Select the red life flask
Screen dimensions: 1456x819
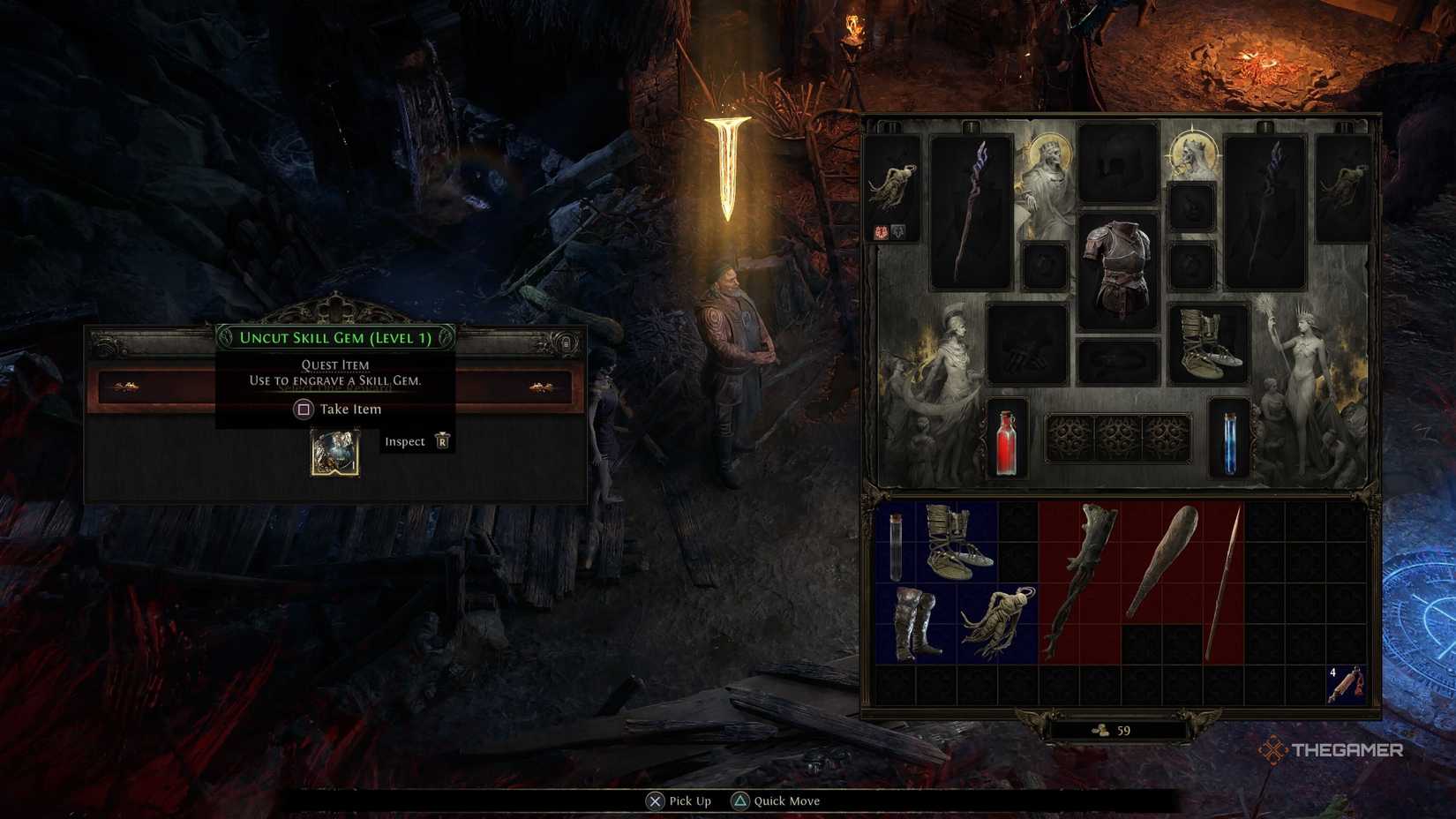point(1007,446)
